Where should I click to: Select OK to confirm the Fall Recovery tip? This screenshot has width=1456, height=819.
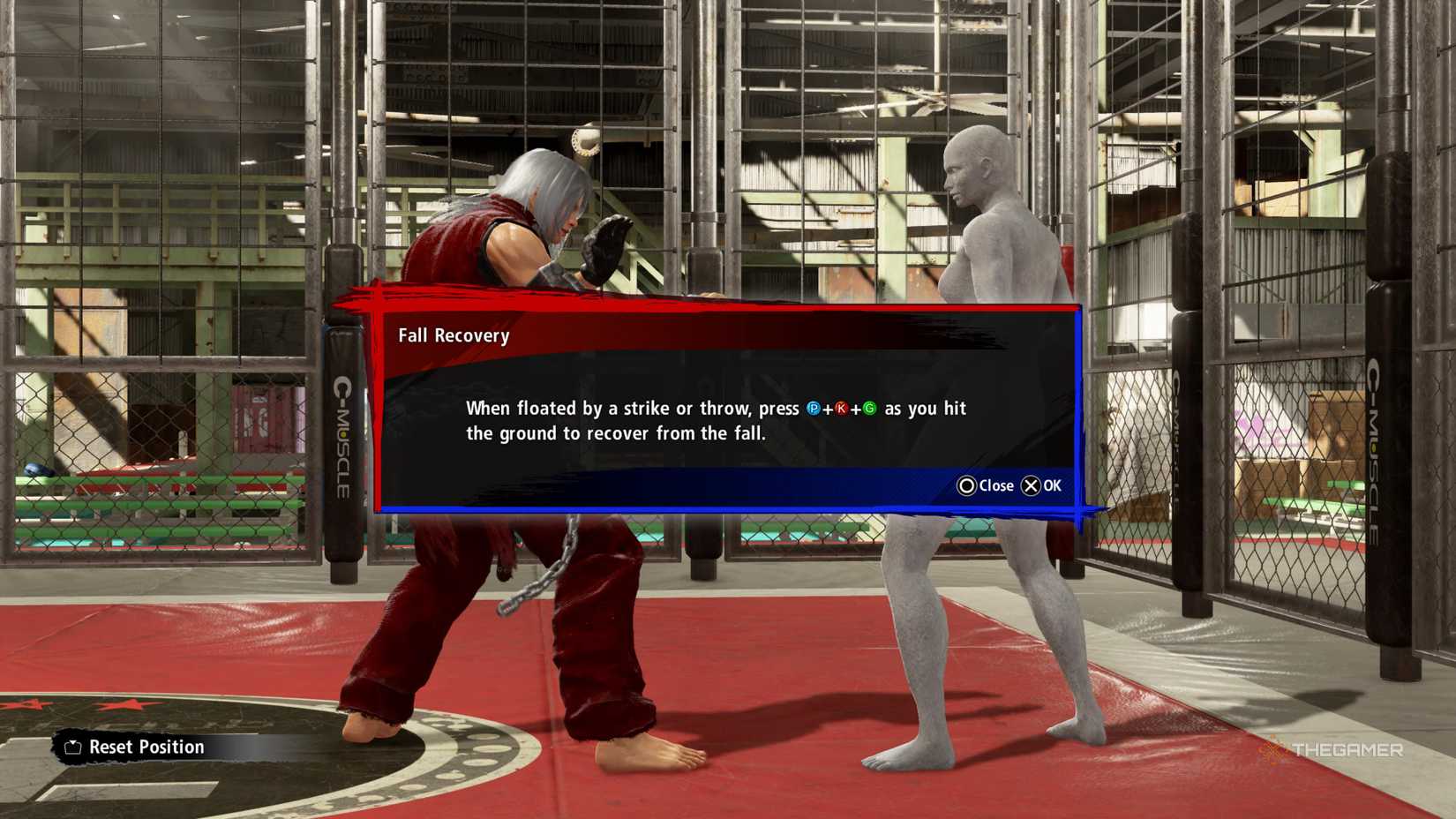pyautogui.click(x=1050, y=485)
